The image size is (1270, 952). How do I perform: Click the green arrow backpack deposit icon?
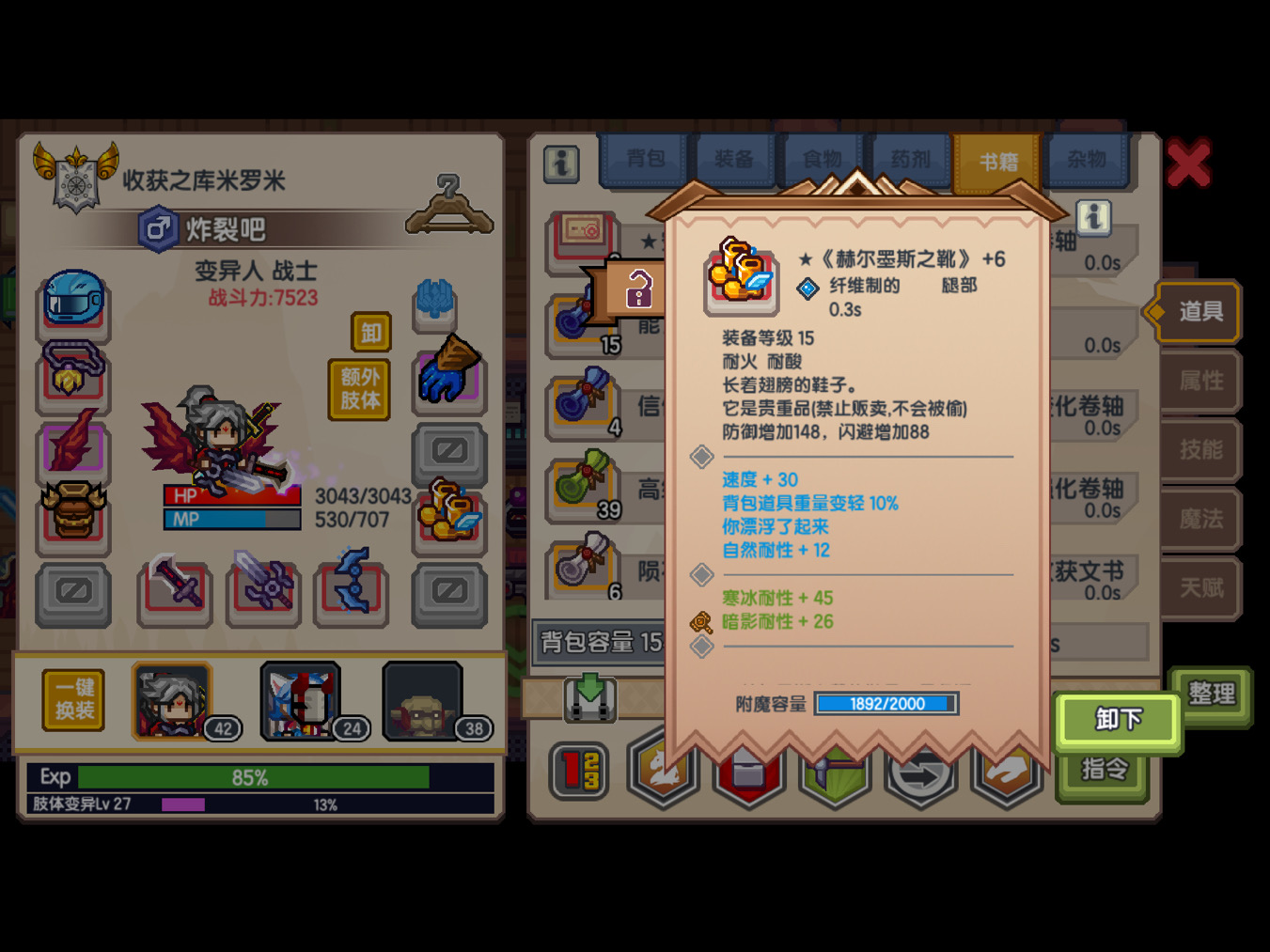[x=588, y=698]
